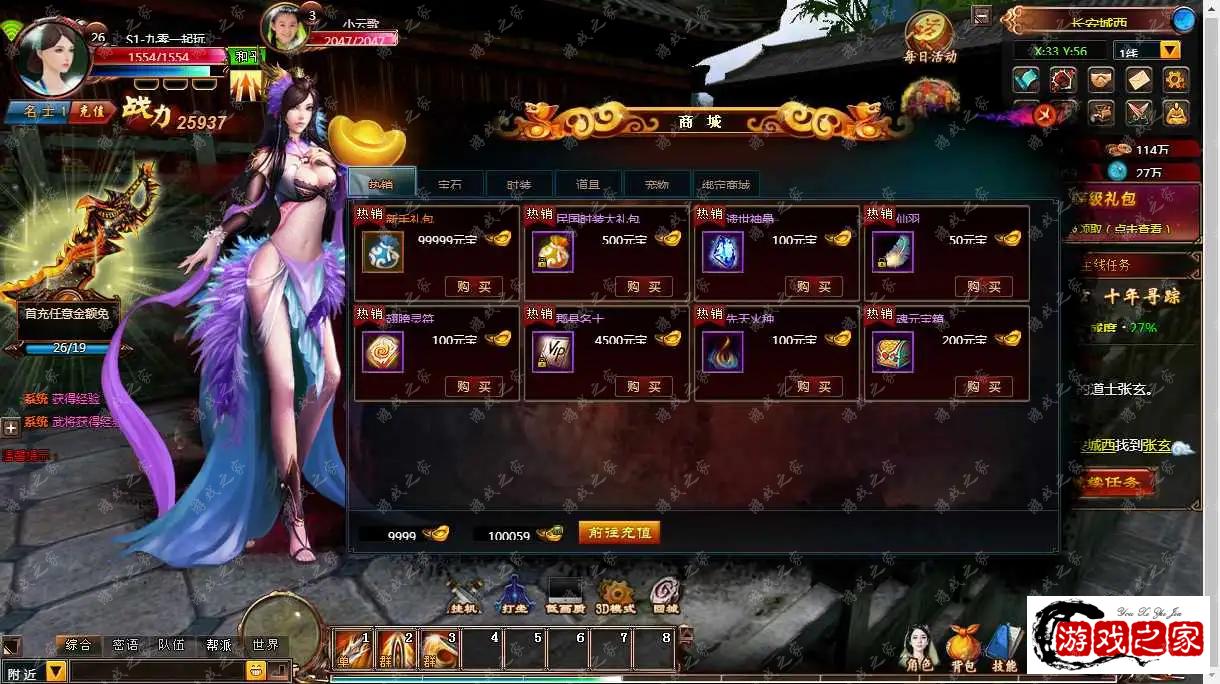
Task: Select the 道具 items tab
Action: pos(587,184)
